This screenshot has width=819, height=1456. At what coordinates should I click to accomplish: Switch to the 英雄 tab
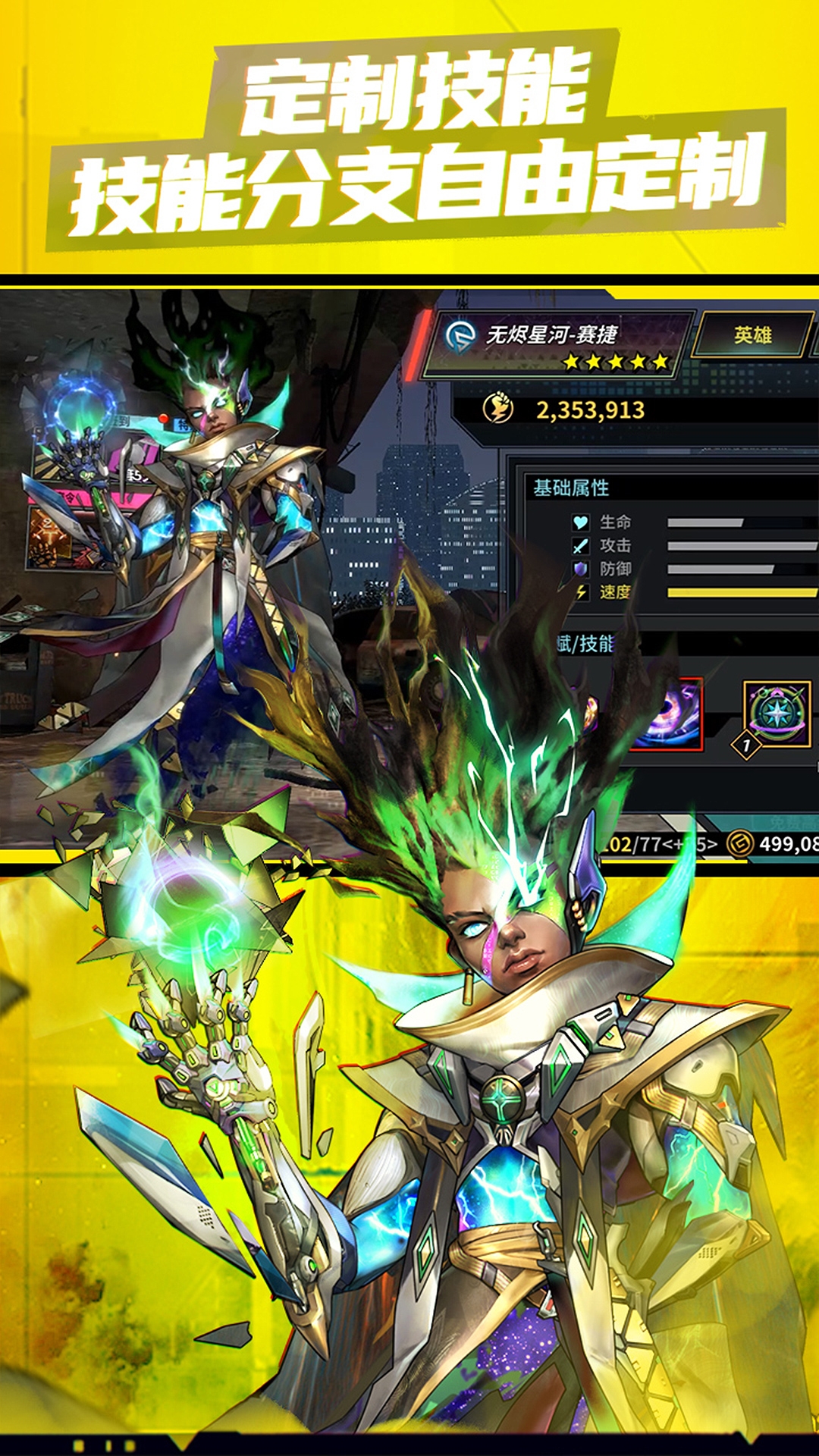click(x=752, y=335)
